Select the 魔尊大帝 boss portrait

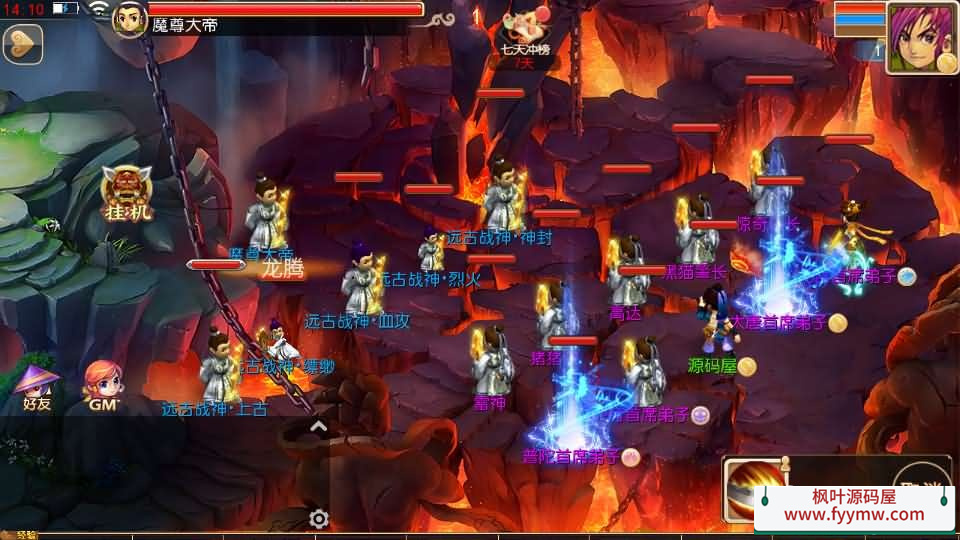(129, 19)
